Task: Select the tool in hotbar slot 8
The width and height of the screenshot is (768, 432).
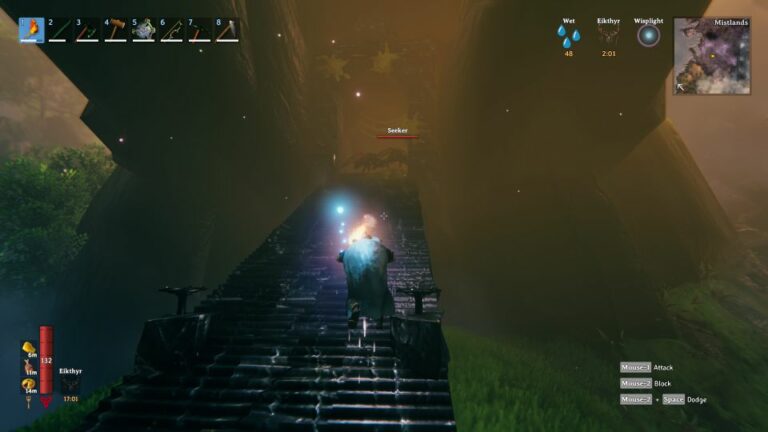Action: [227, 30]
